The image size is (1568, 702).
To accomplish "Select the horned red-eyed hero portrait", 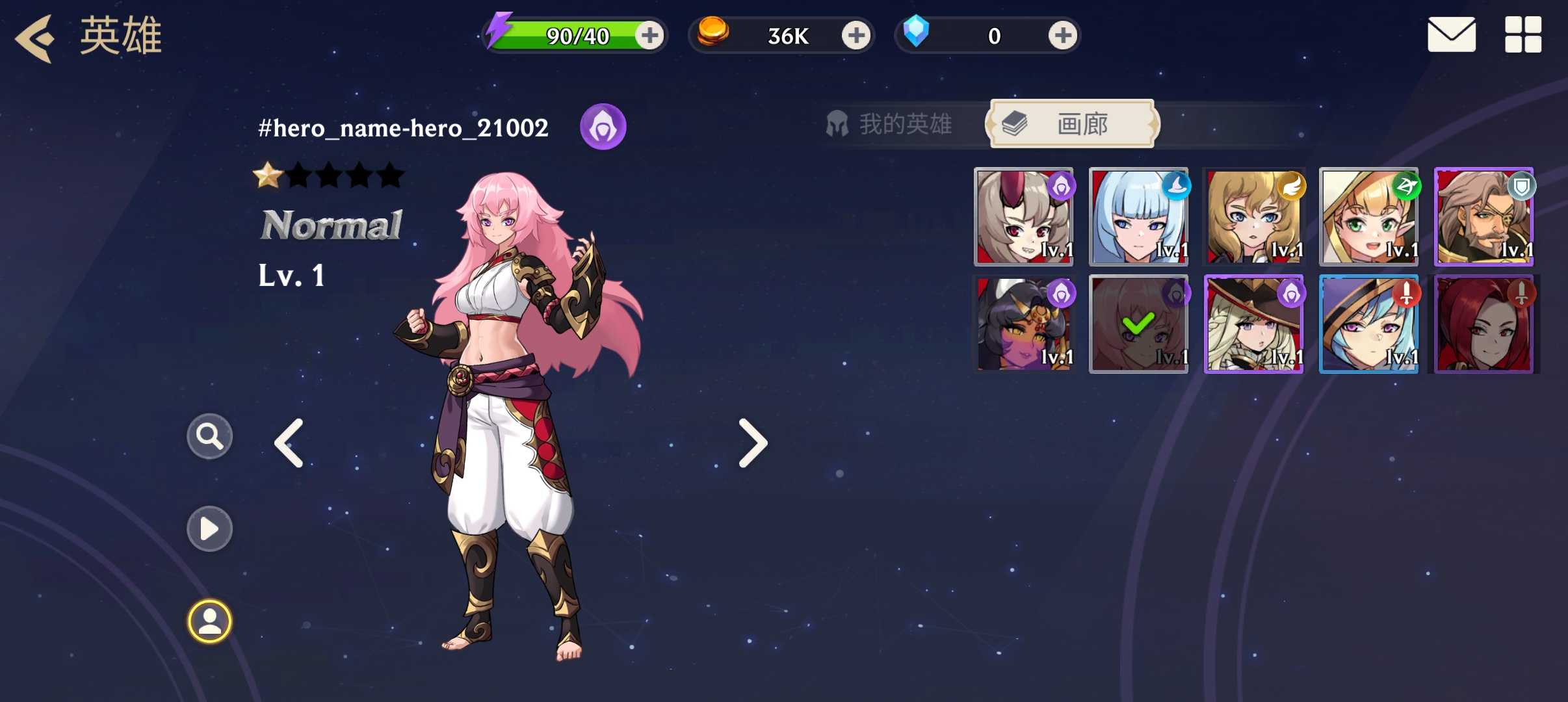I will click(1023, 217).
